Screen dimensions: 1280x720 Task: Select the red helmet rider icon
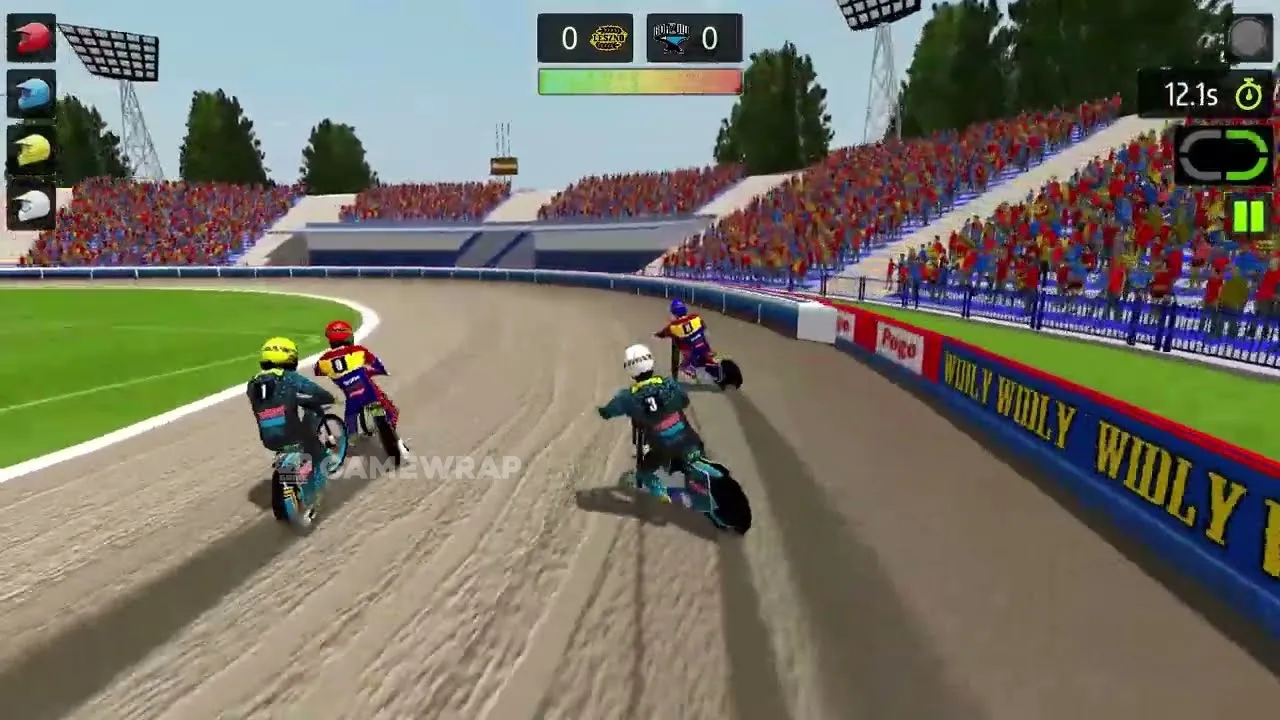[x=32, y=38]
